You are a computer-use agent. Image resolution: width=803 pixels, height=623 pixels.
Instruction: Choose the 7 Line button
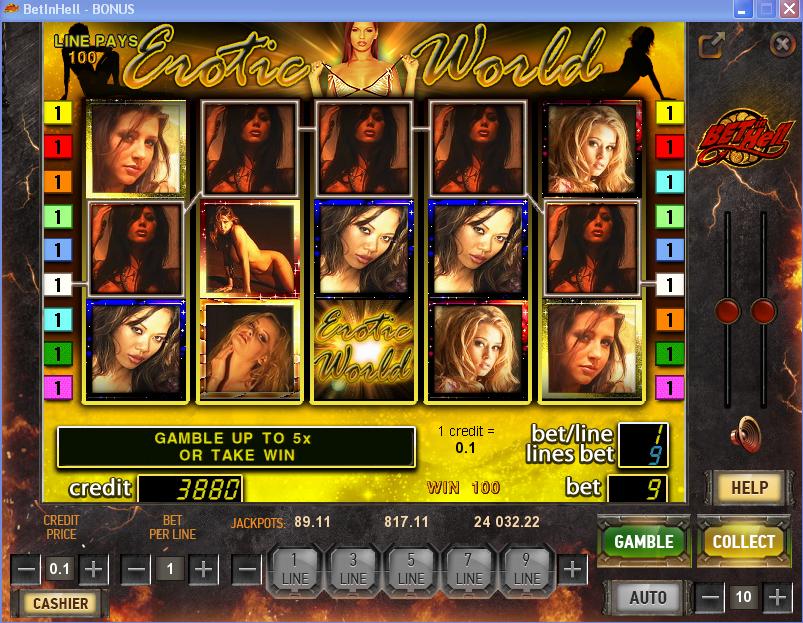click(470, 569)
